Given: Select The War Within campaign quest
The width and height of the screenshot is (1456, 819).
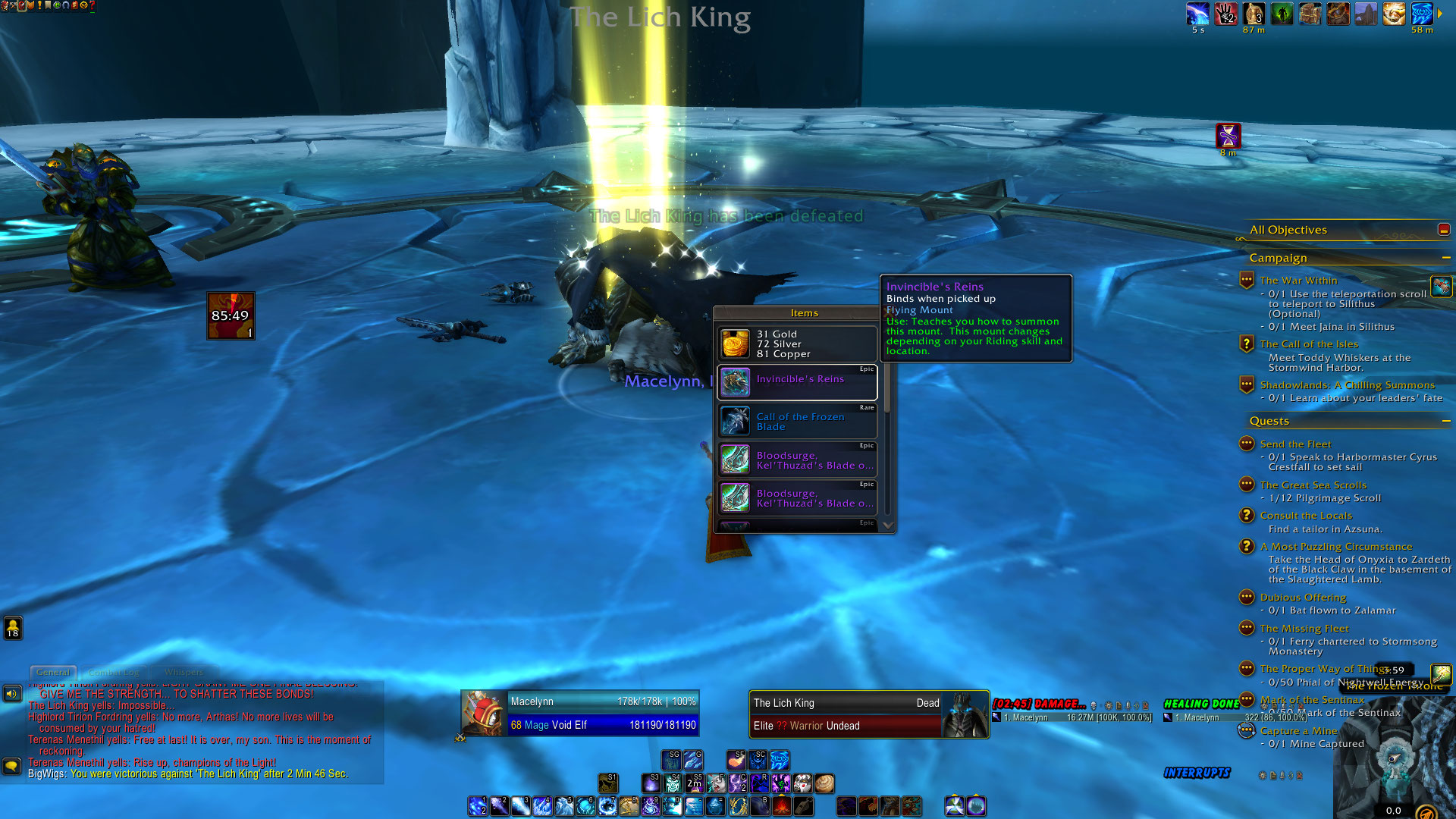Looking at the screenshot, I should pyautogui.click(x=1298, y=281).
